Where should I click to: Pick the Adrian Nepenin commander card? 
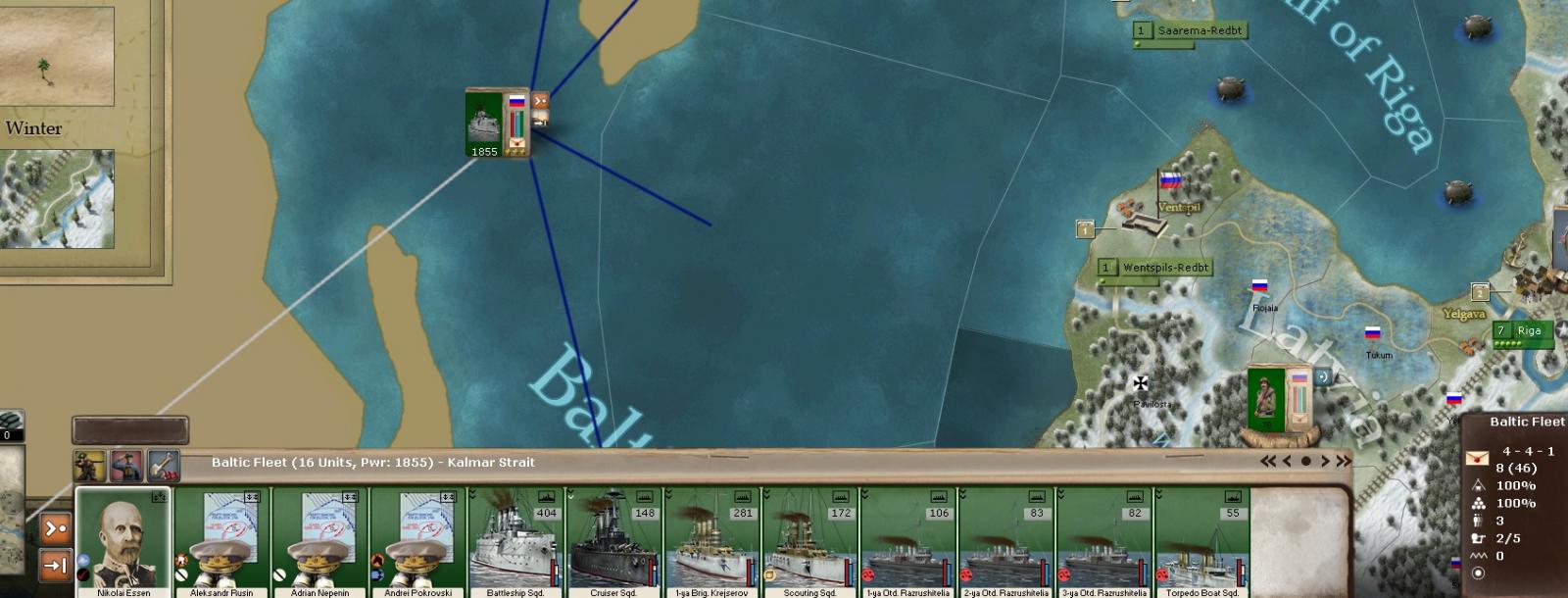click(x=319, y=539)
